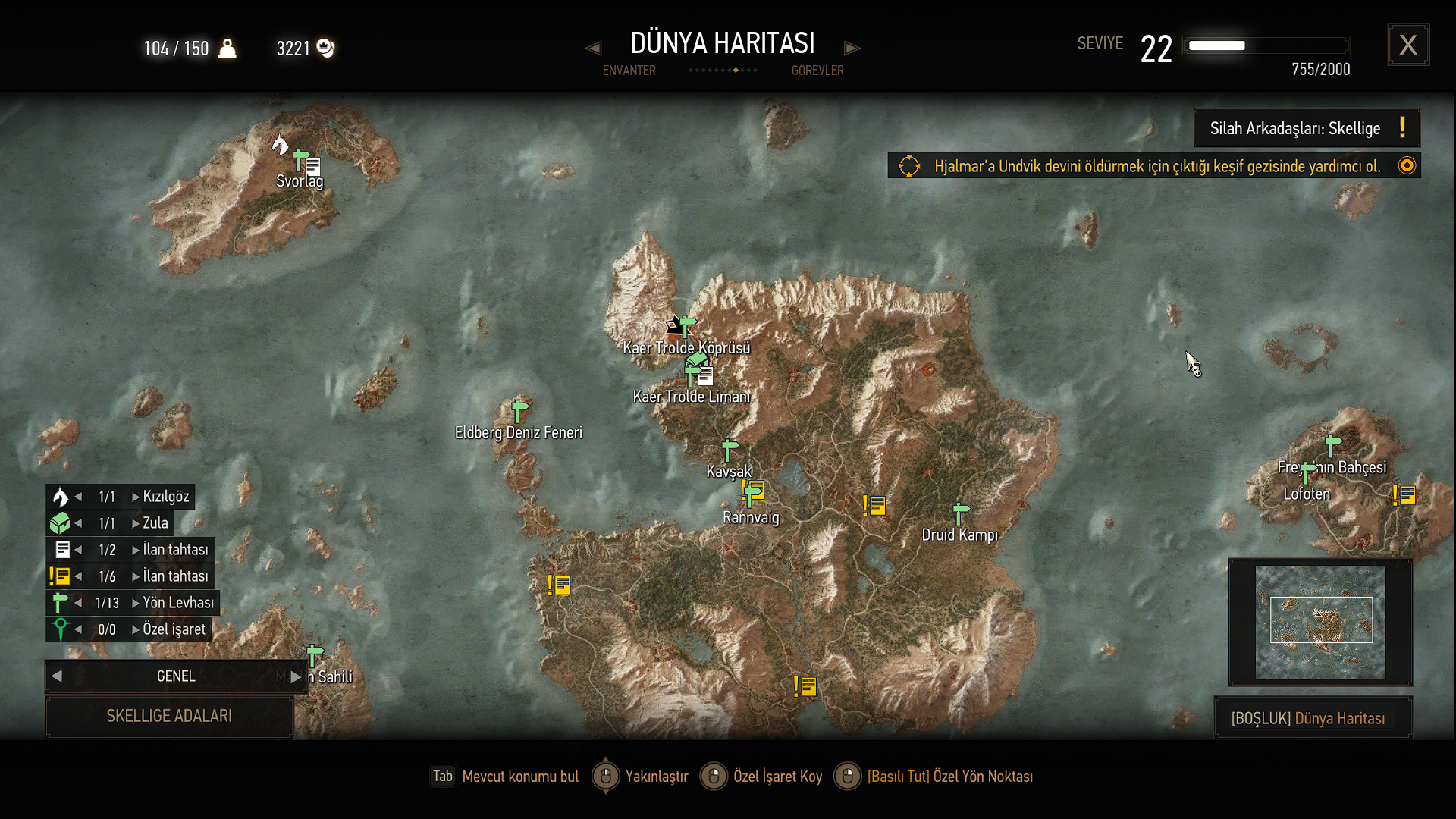
Task: Select the Druid Kampı signpost
Action: (x=960, y=513)
